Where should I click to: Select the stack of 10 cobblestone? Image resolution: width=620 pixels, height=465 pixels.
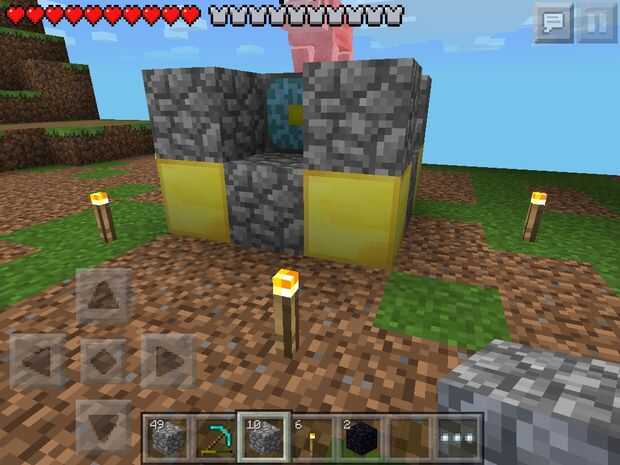(x=263, y=436)
